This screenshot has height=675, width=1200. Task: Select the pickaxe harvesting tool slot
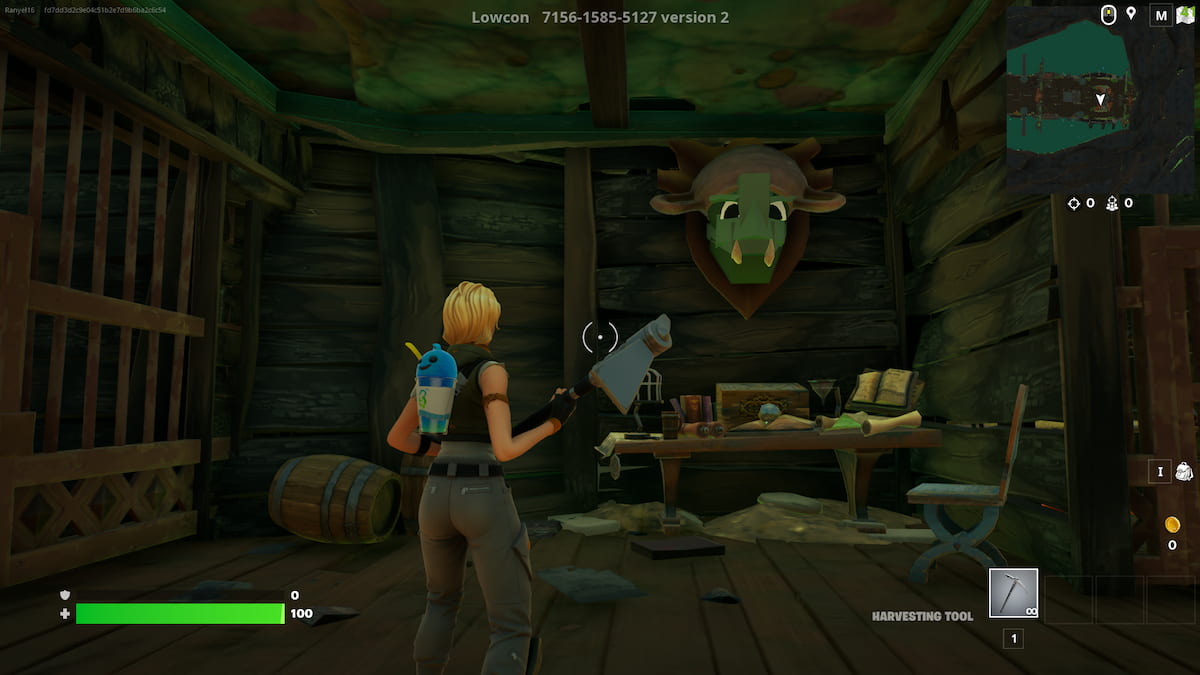click(x=1013, y=594)
